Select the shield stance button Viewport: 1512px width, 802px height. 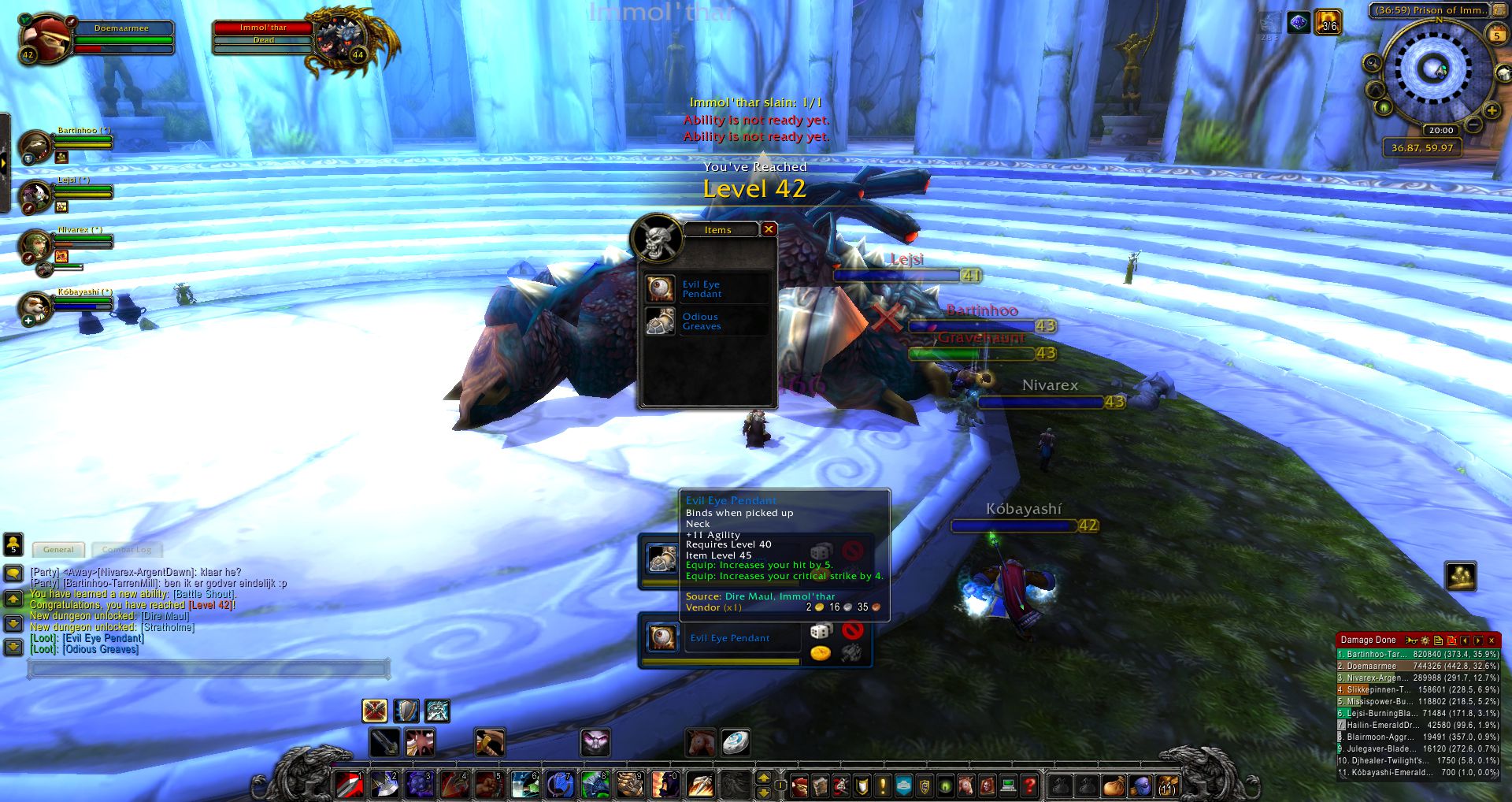pyautogui.click(x=406, y=711)
